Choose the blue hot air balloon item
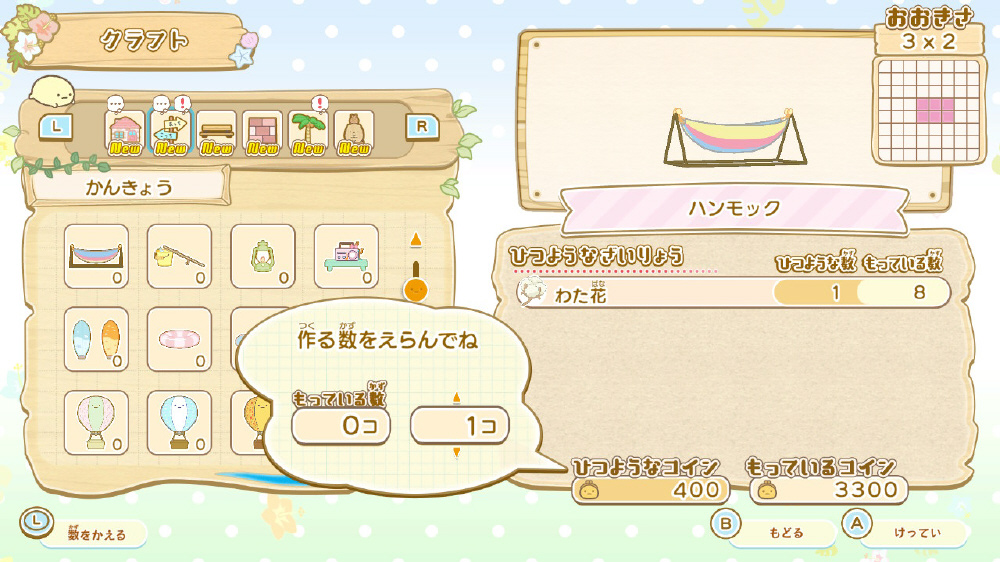This screenshot has width=1000, height=562. pos(179,422)
